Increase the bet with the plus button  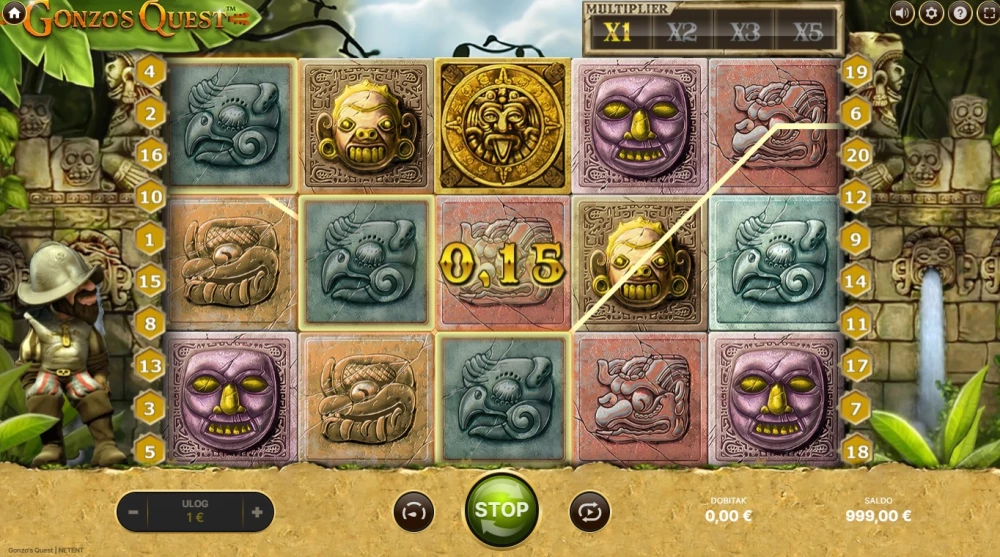point(257,512)
